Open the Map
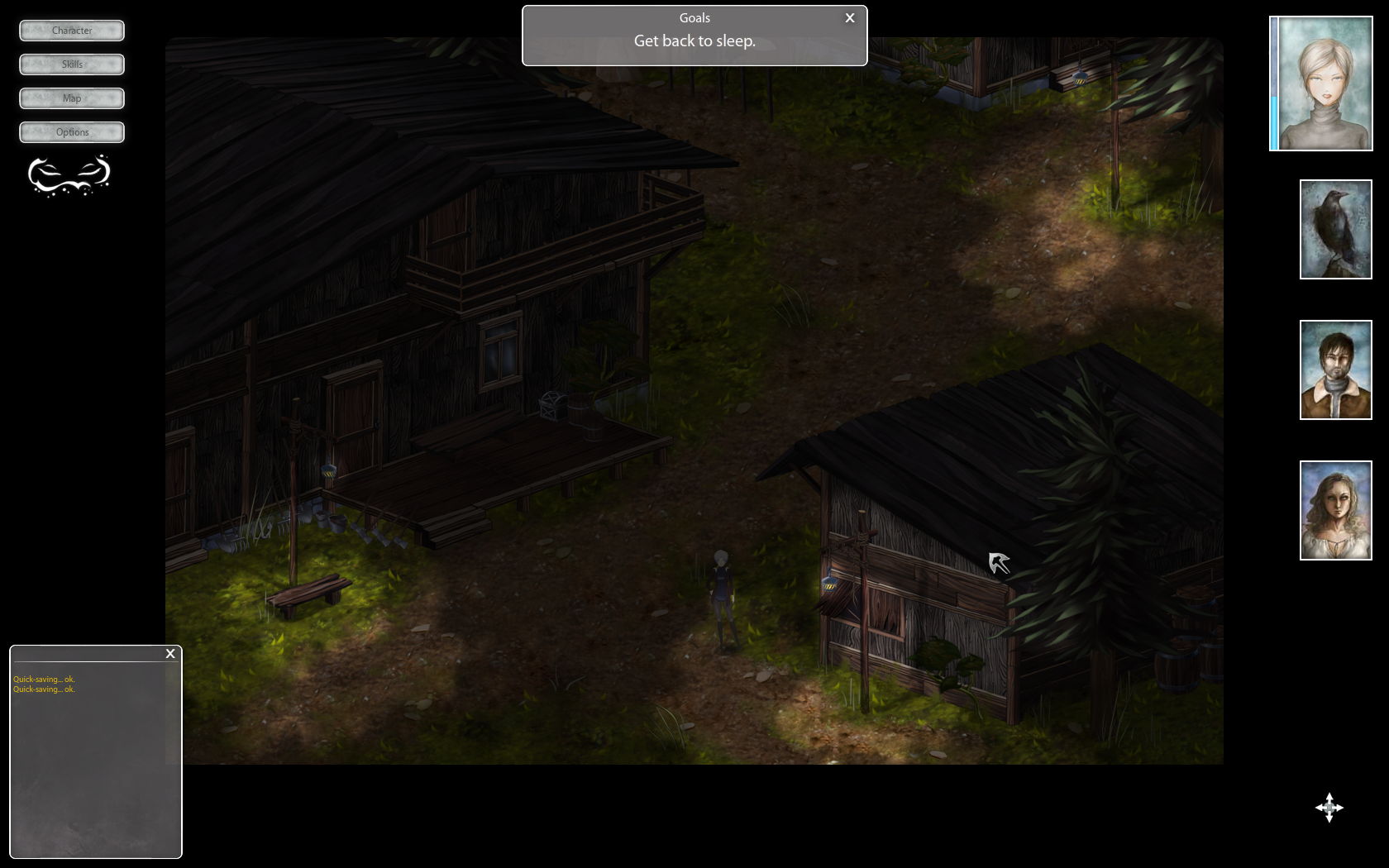1389x868 pixels. [x=71, y=98]
